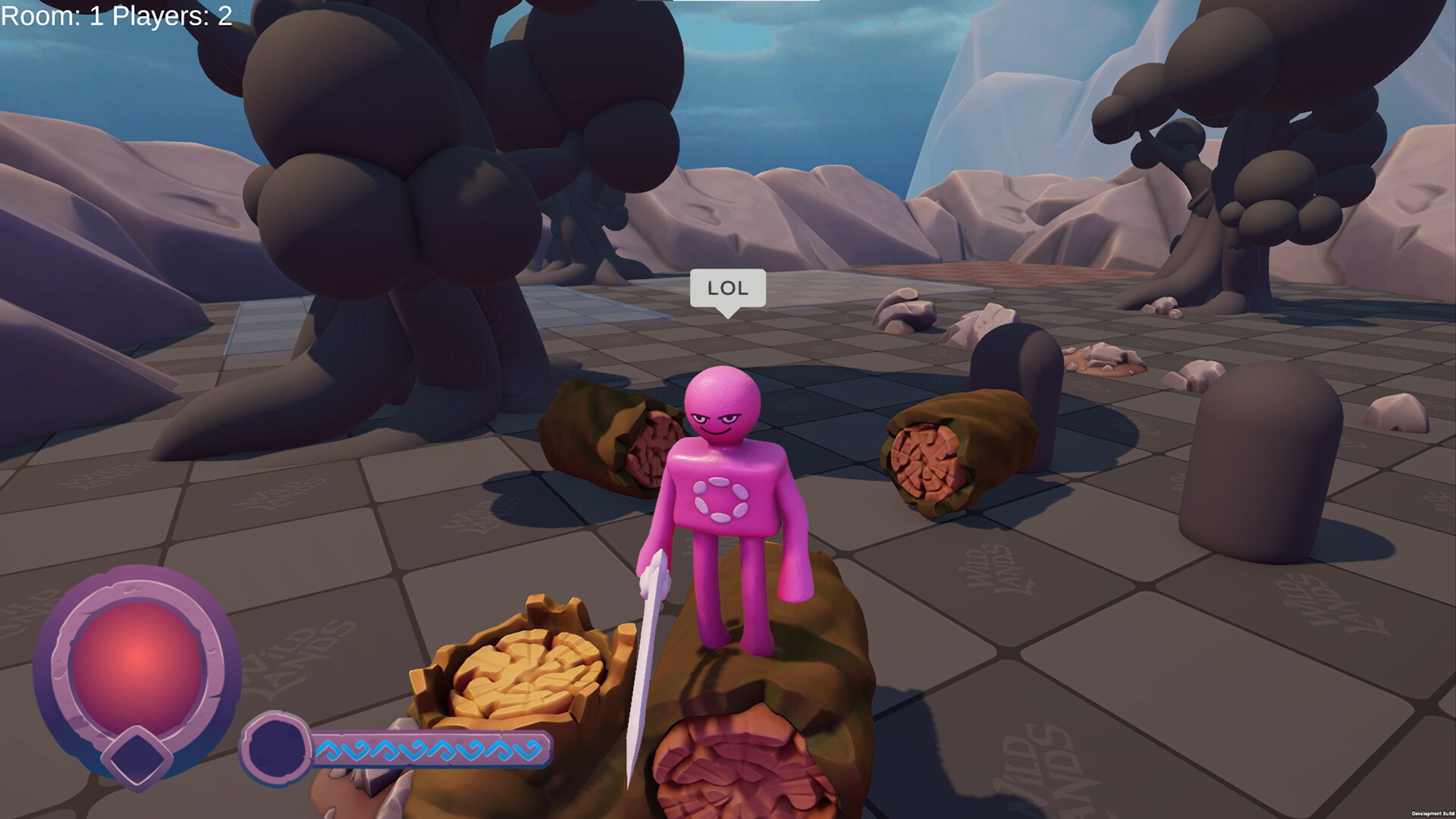The image size is (1456, 819).
Task: Open the speech bubble tail pointer
Action: click(x=727, y=312)
